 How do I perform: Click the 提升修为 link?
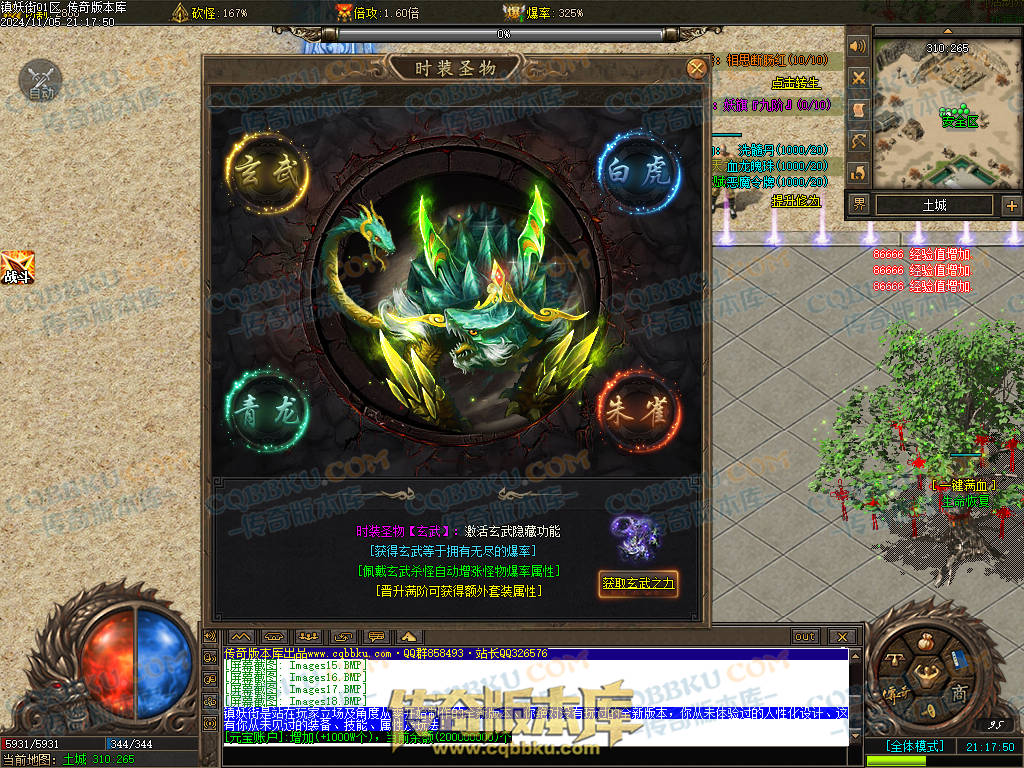(x=795, y=200)
